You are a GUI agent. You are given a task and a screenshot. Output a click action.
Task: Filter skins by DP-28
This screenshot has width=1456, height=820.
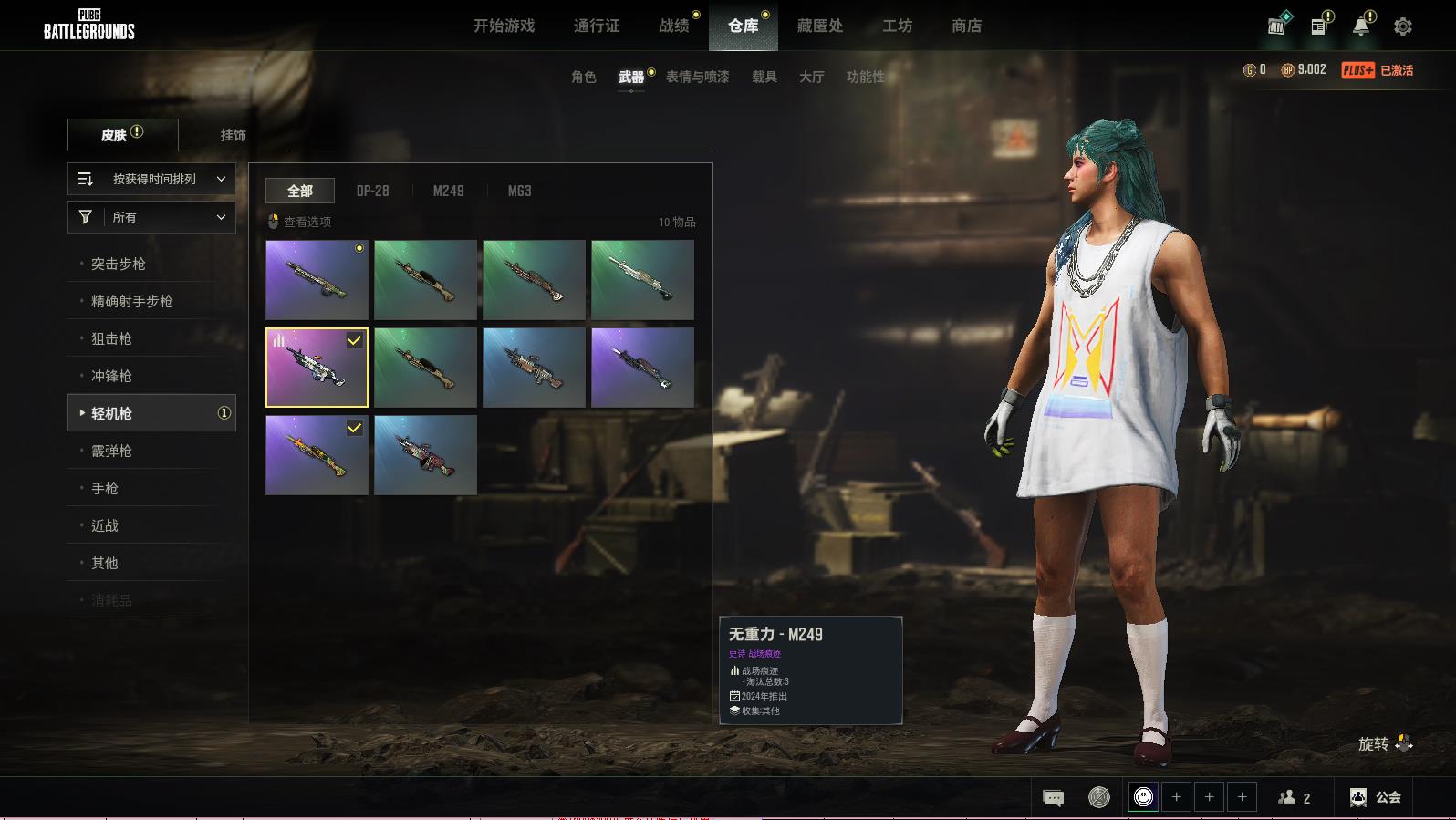[x=372, y=191]
